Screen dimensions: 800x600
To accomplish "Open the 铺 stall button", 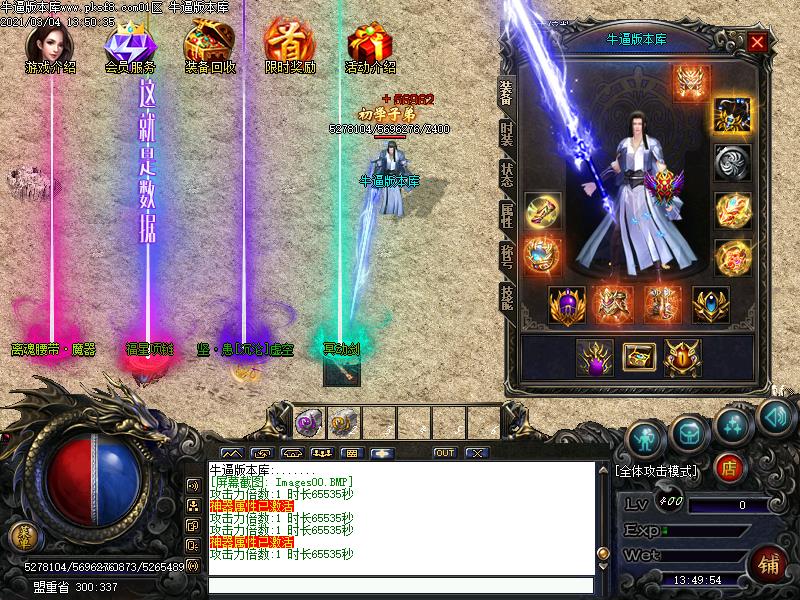I will [x=769, y=561].
